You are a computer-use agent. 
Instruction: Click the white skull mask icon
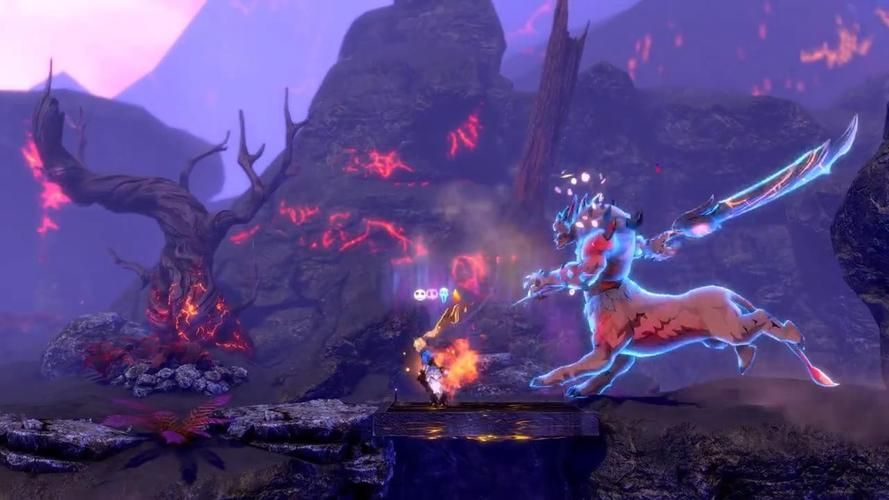(420, 294)
